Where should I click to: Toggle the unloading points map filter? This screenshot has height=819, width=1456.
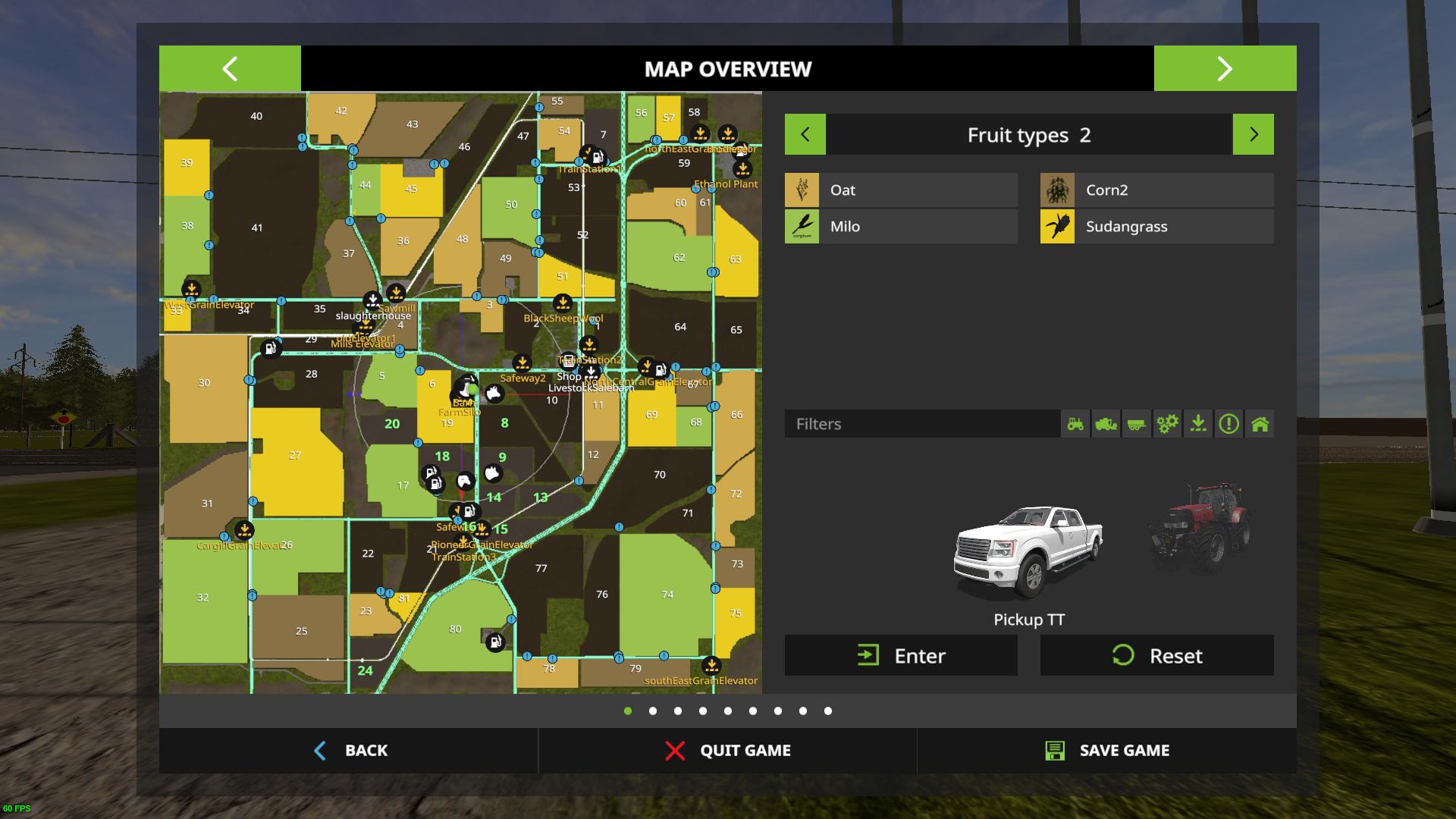(1198, 424)
